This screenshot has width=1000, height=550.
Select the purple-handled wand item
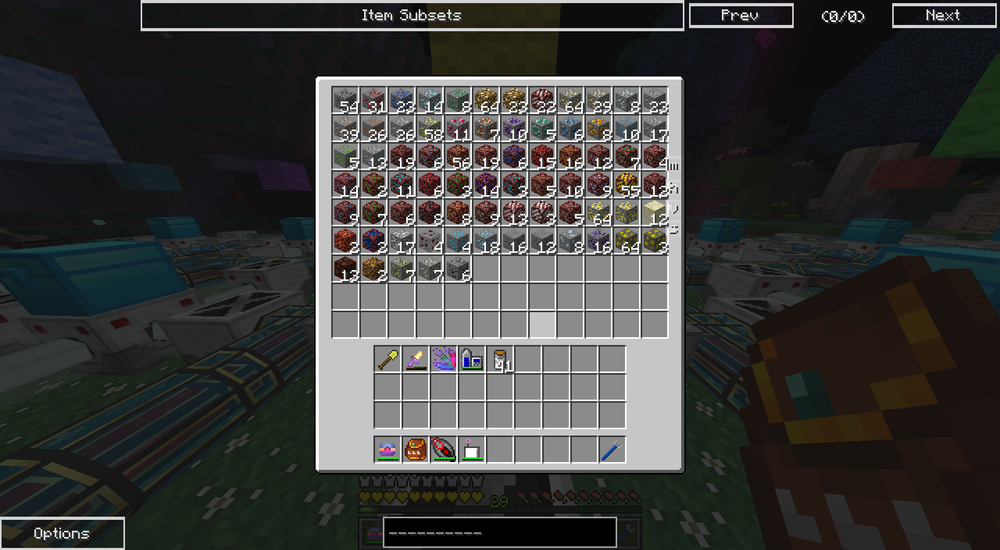pyautogui.click(x=416, y=359)
